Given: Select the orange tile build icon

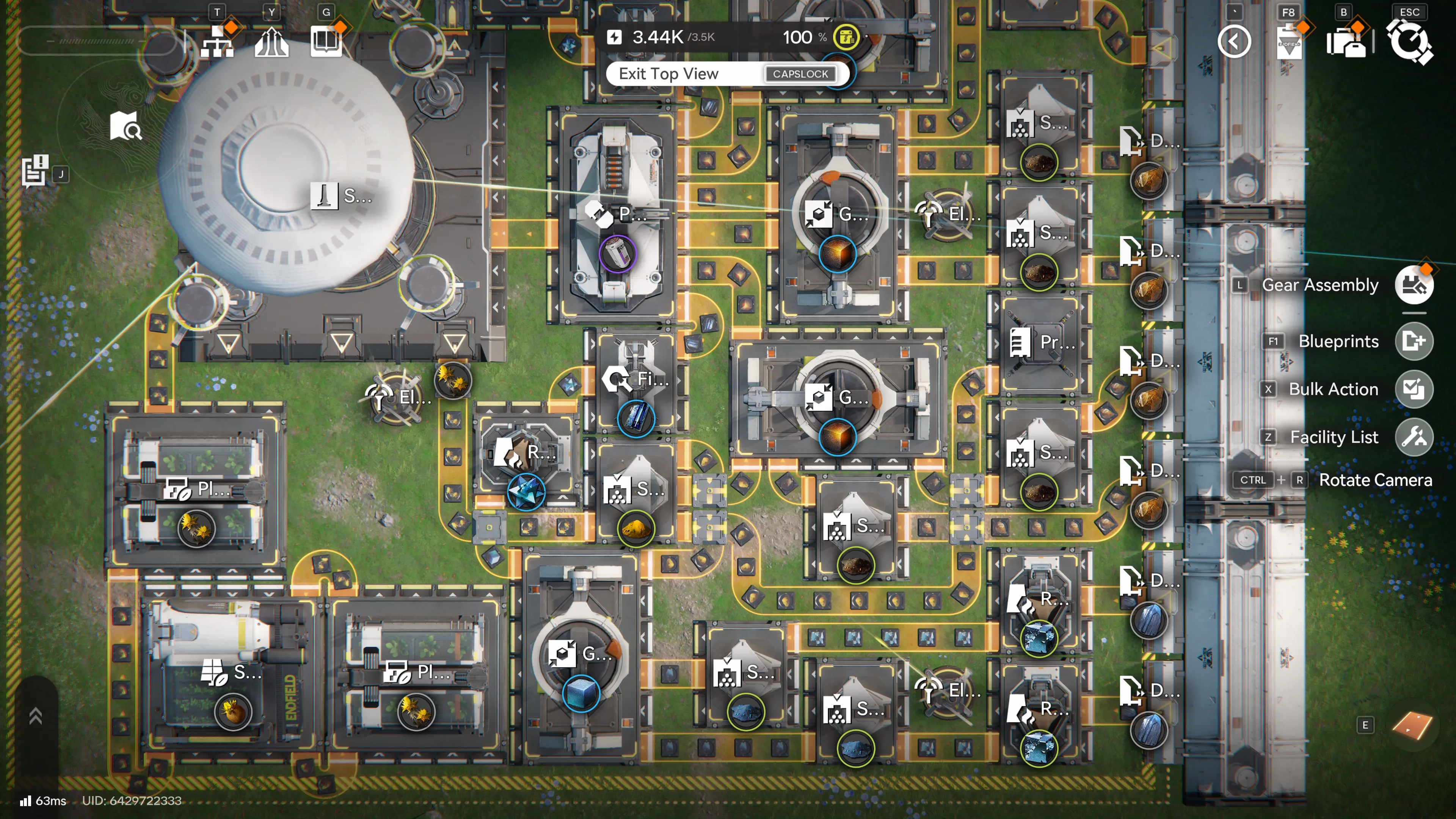Looking at the screenshot, I should tap(1411, 726).
